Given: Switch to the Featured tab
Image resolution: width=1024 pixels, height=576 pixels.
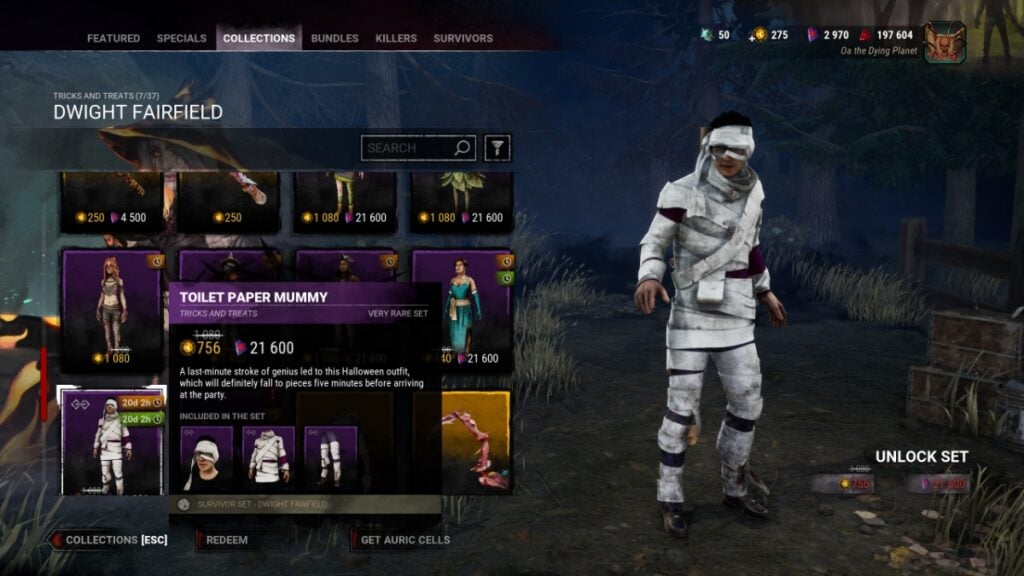Looking at the screenshot, I should coord(113,39).
